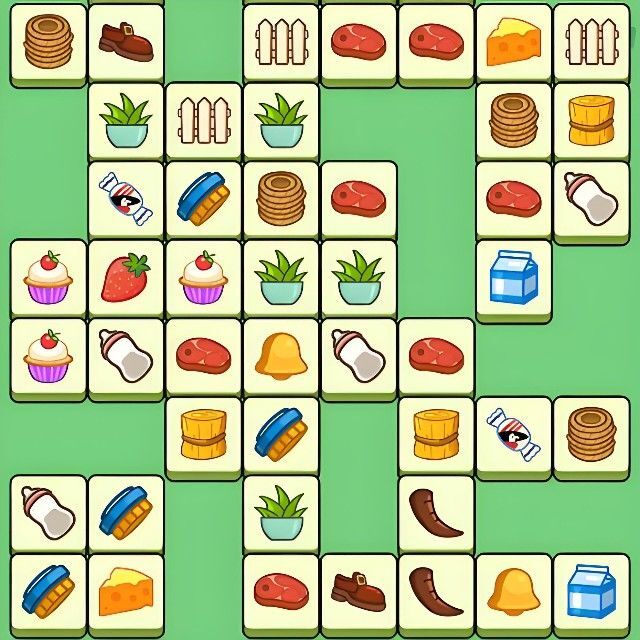This screenshot has width=640, height=640.
Task: Select the strawberry tile
Action: (x=126, y=277)
